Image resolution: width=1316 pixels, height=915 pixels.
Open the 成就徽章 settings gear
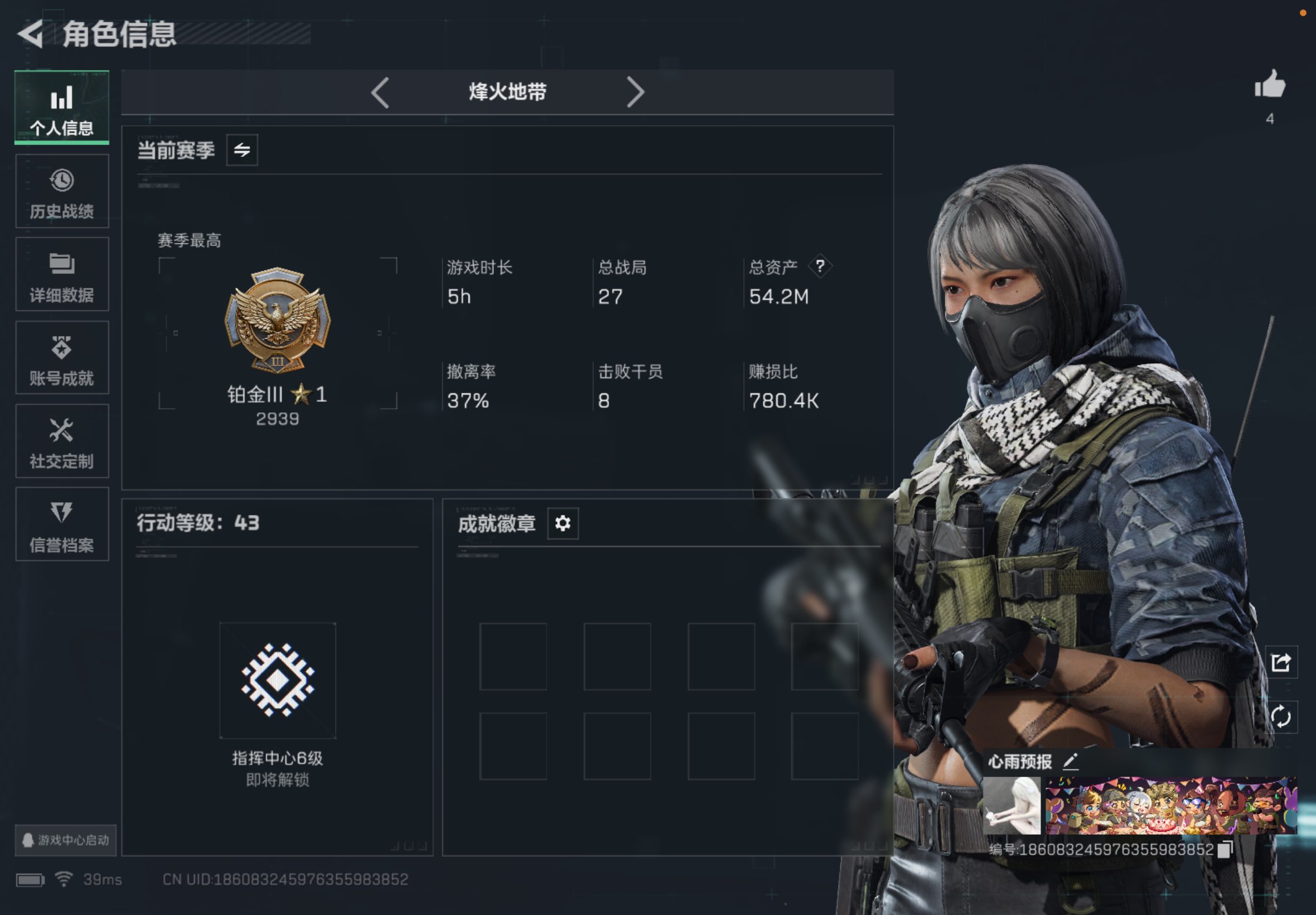click(563, 523)
